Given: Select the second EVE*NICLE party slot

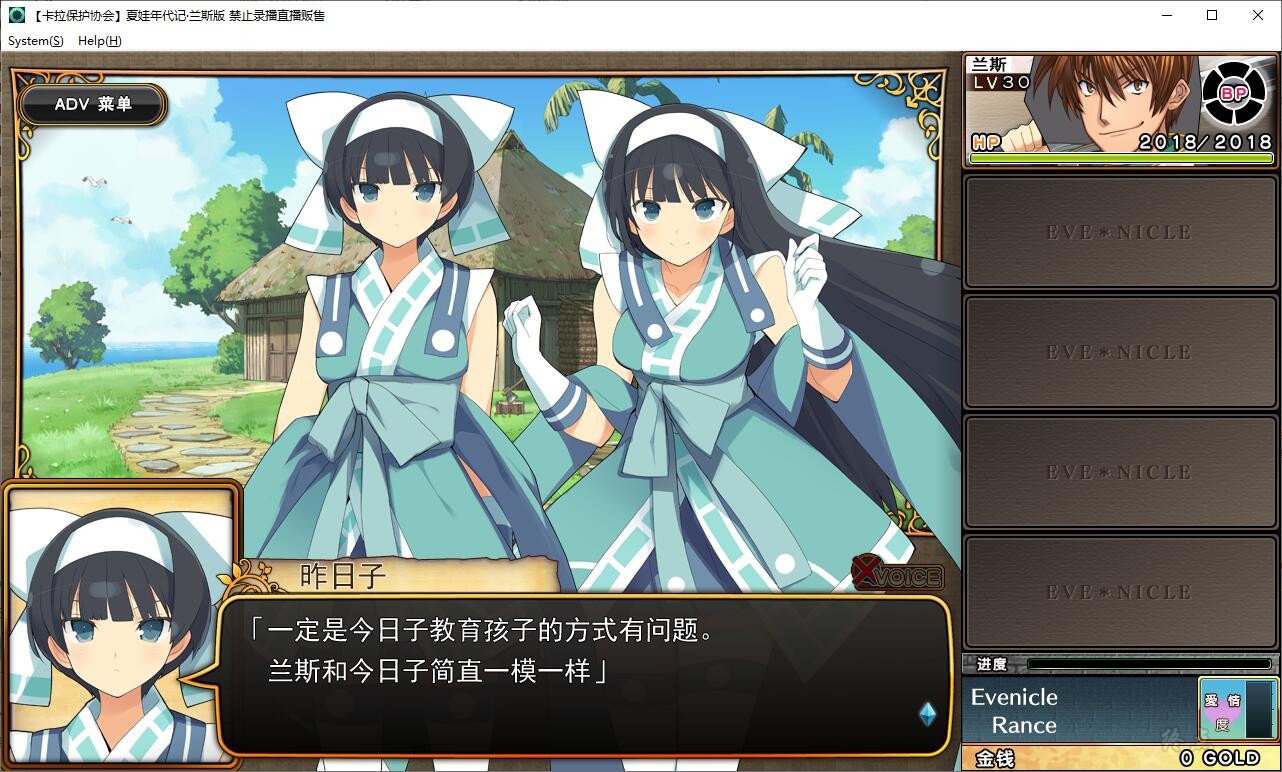Looking at the screenshot, I should pos(1120,351).
